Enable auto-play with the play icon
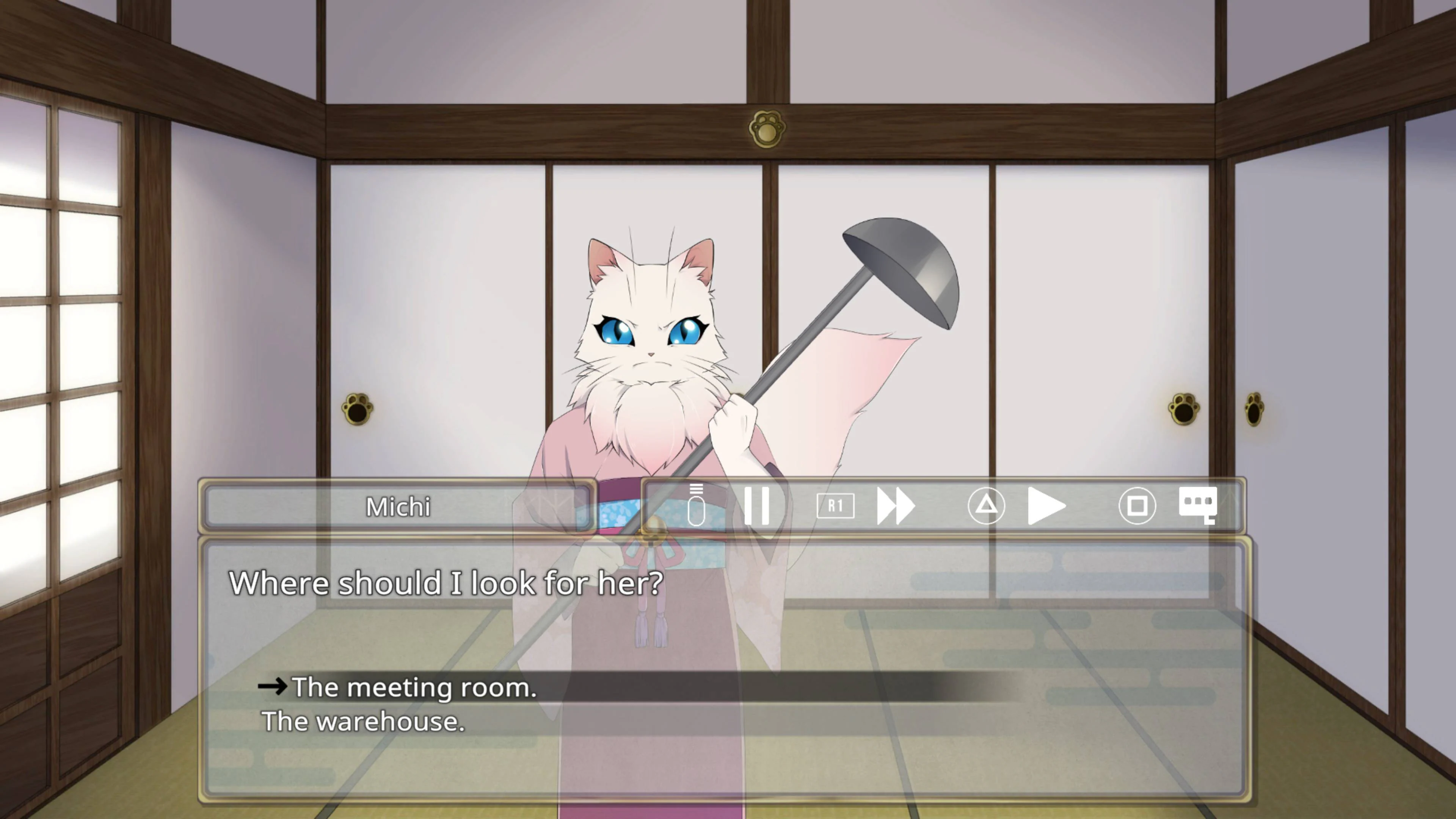The width and height of the screenshot is (1456, 819). 1047,506
